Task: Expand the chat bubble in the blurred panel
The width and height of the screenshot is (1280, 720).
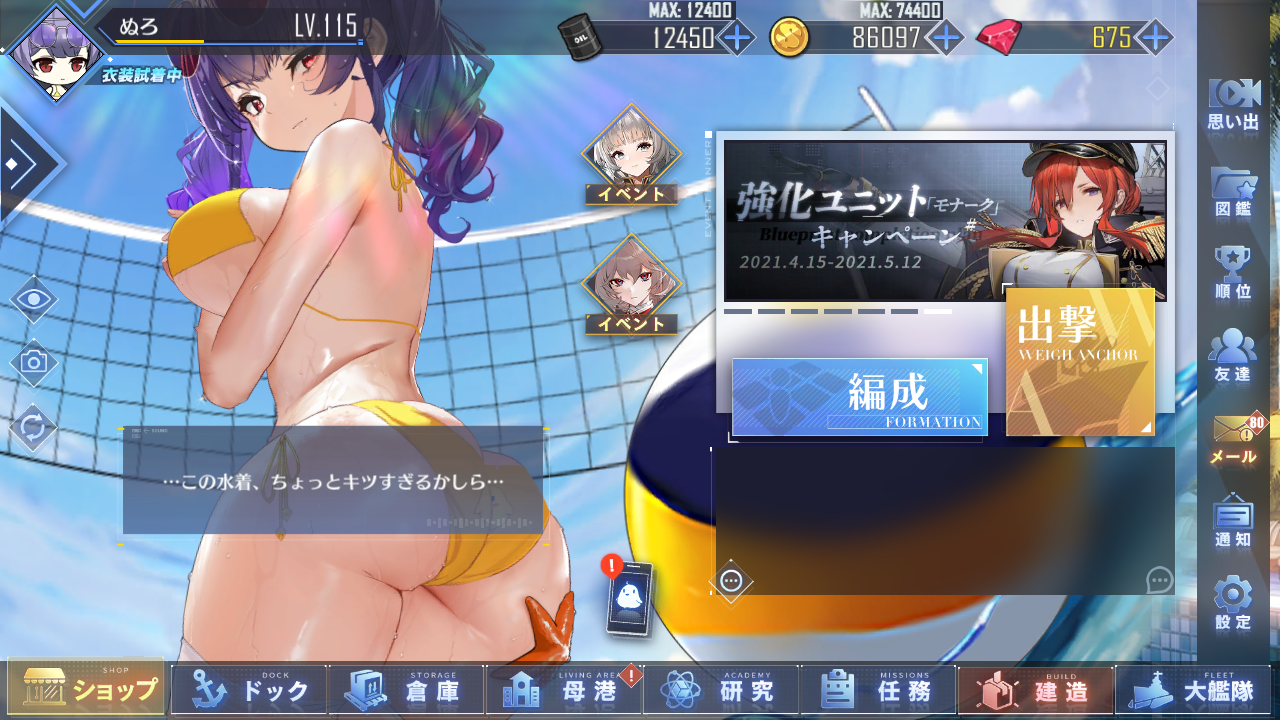Action: click(x=1158, y=577)
